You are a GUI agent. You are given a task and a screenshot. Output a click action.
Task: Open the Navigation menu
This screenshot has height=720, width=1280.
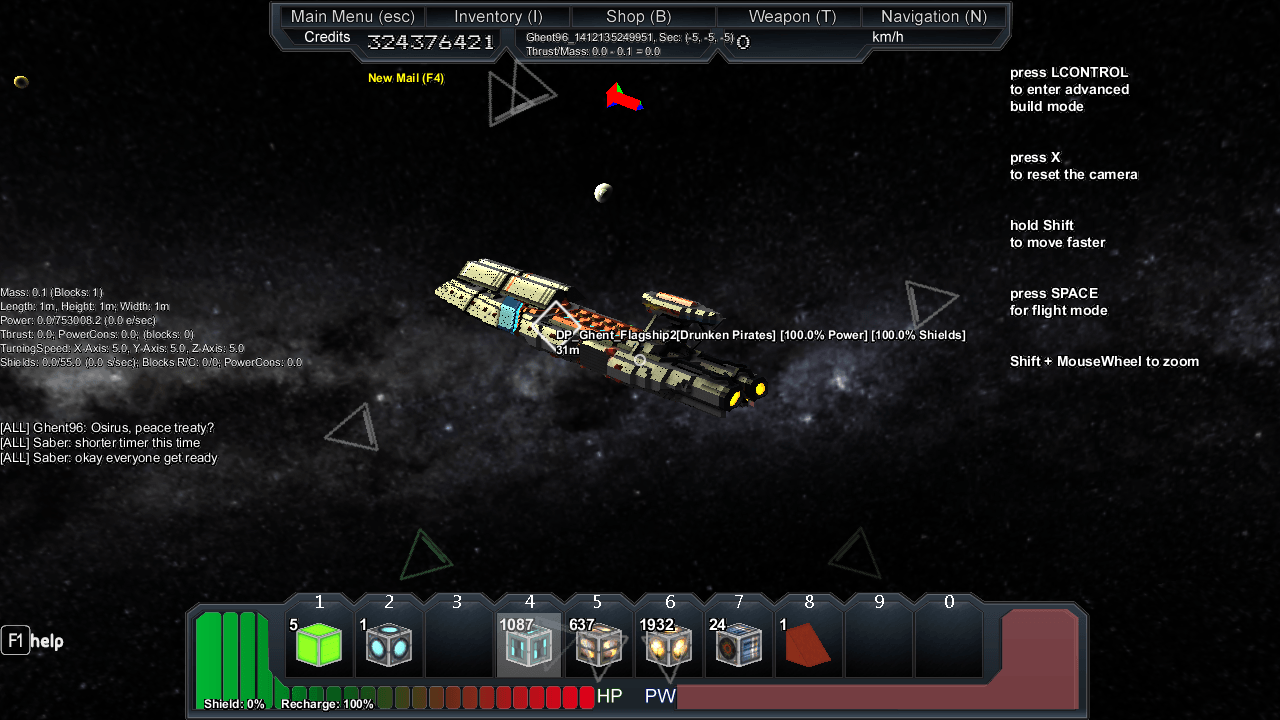(x=933, y=16)
